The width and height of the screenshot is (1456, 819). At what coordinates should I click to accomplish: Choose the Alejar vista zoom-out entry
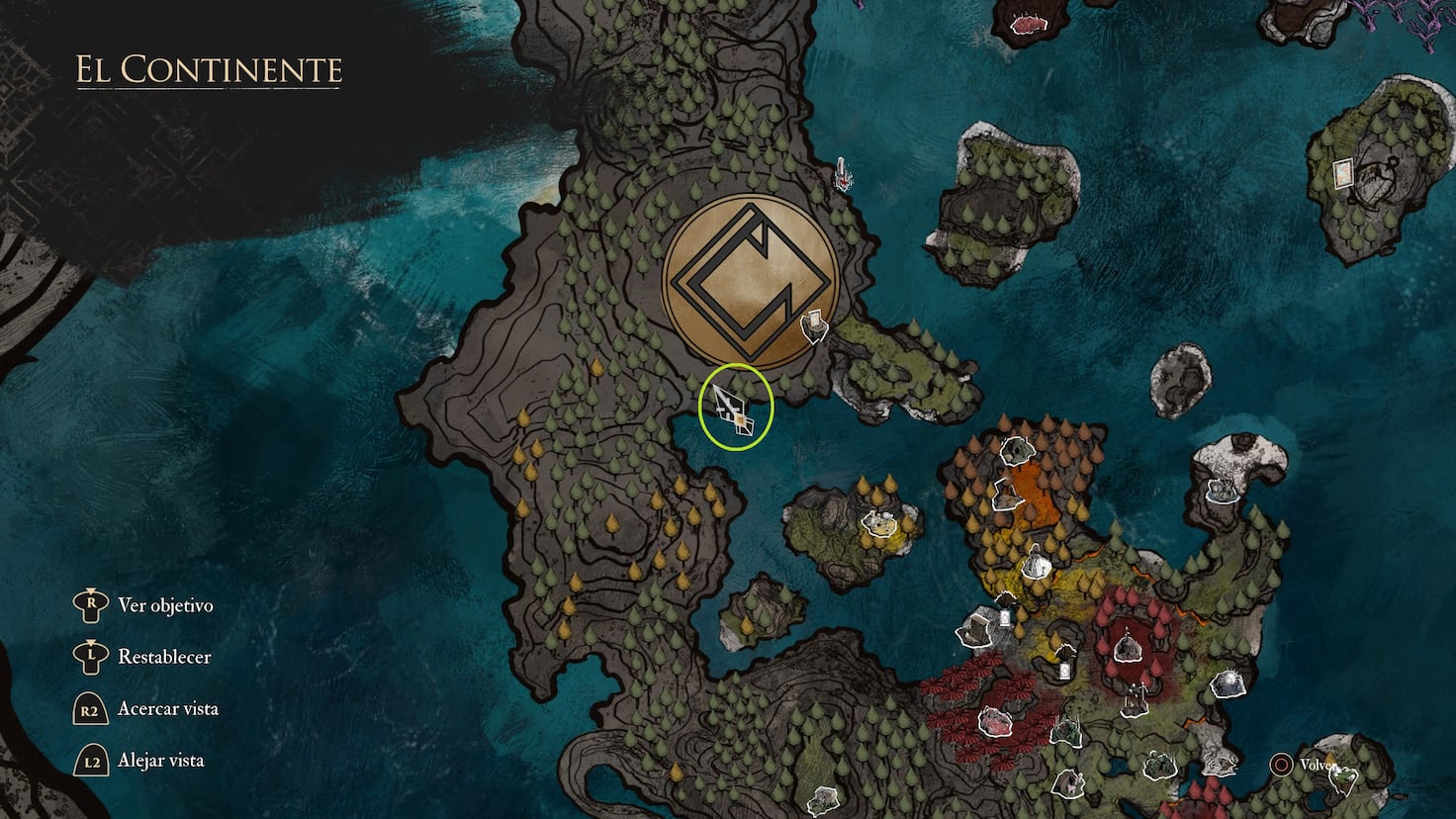coord(160,761)
